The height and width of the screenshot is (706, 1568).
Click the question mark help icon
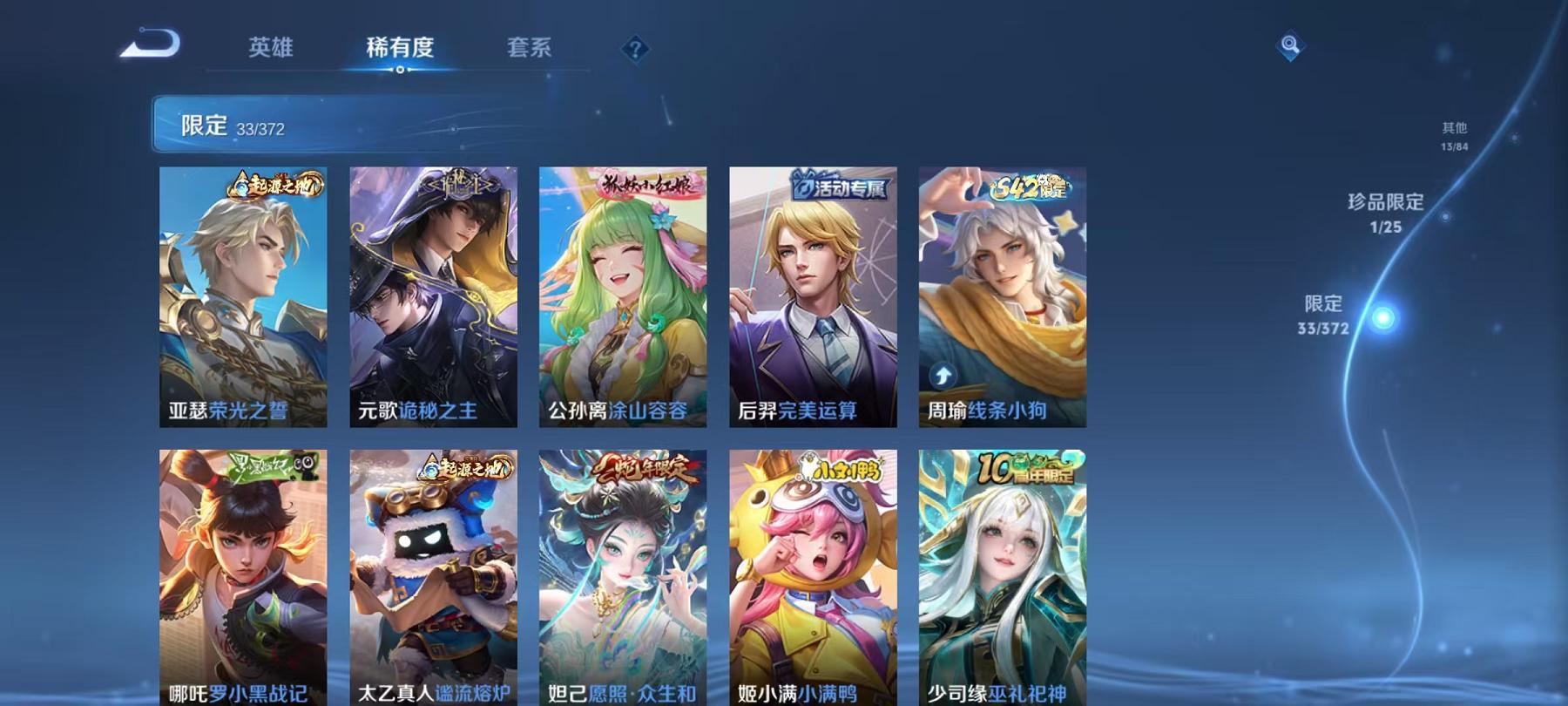coord(635,48)
